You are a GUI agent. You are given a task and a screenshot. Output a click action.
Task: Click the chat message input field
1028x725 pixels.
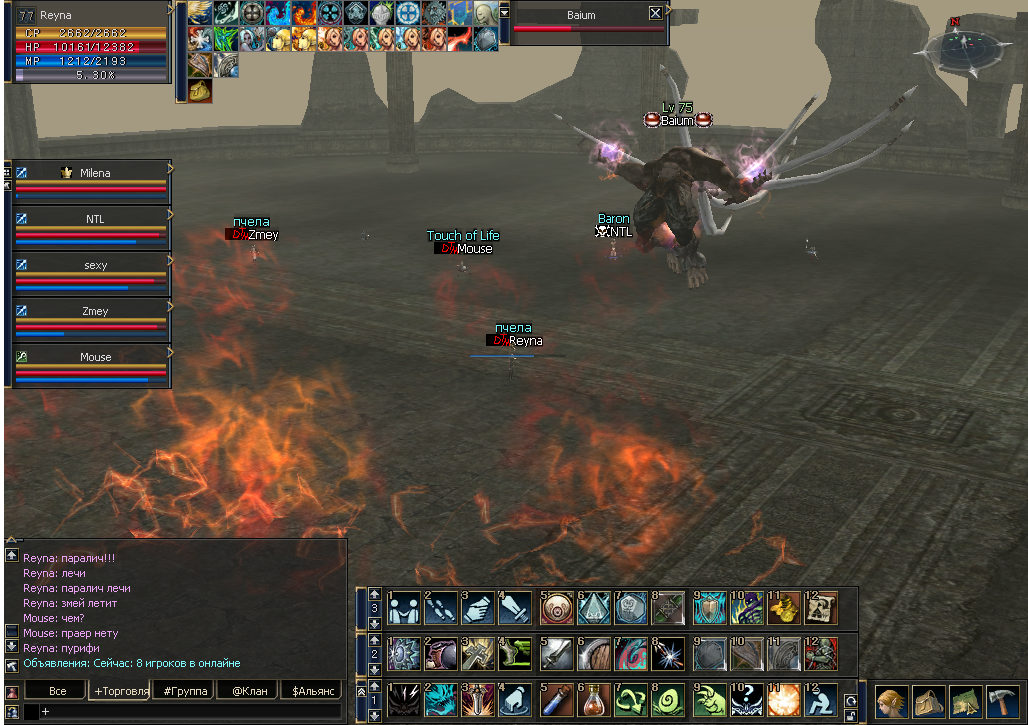coord(190,711)
